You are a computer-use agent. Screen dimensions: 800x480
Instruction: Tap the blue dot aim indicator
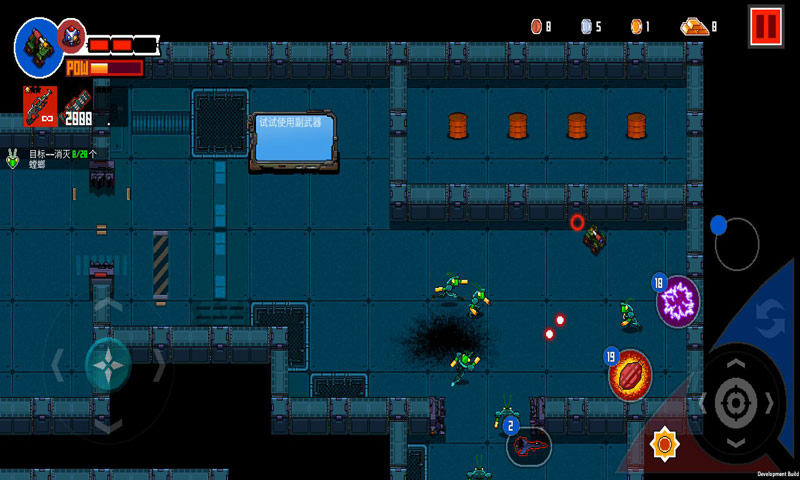pyautogui.click(x=718, y=225)
